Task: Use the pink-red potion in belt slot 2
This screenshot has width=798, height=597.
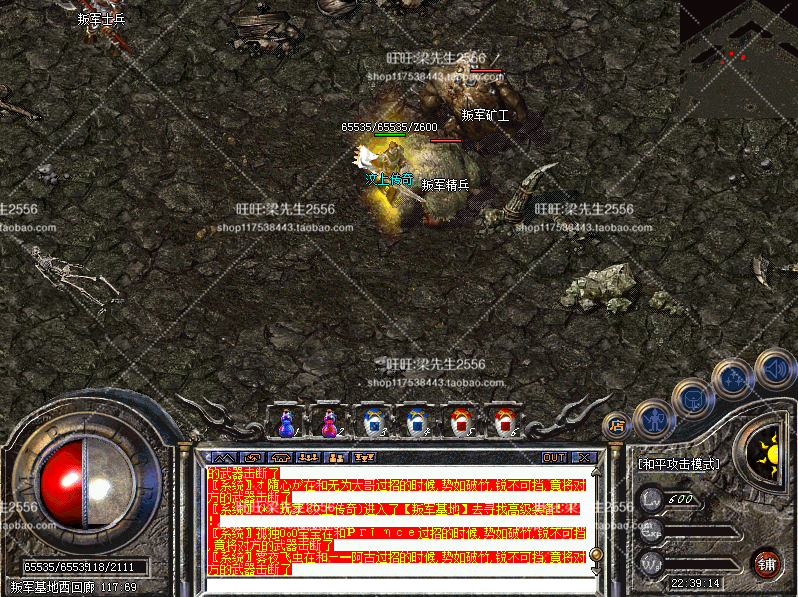Action: [329, 423]
